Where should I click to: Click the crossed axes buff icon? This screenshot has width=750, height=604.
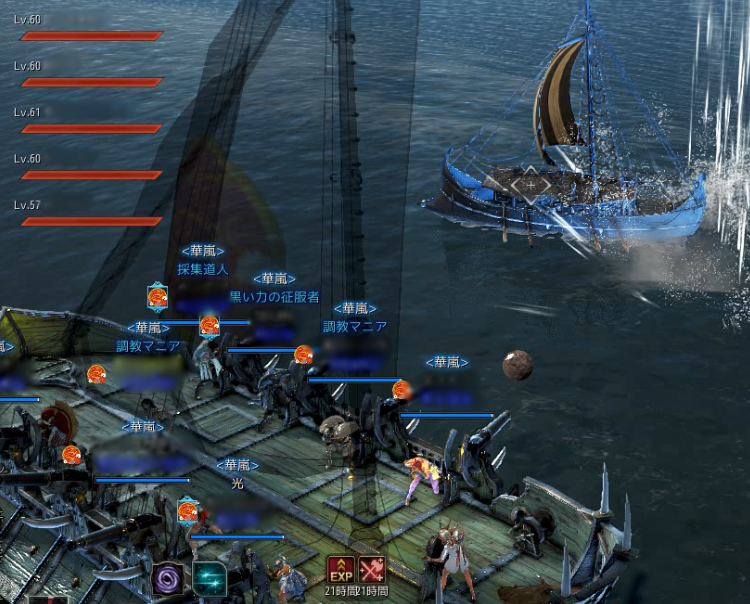point(372,569)
